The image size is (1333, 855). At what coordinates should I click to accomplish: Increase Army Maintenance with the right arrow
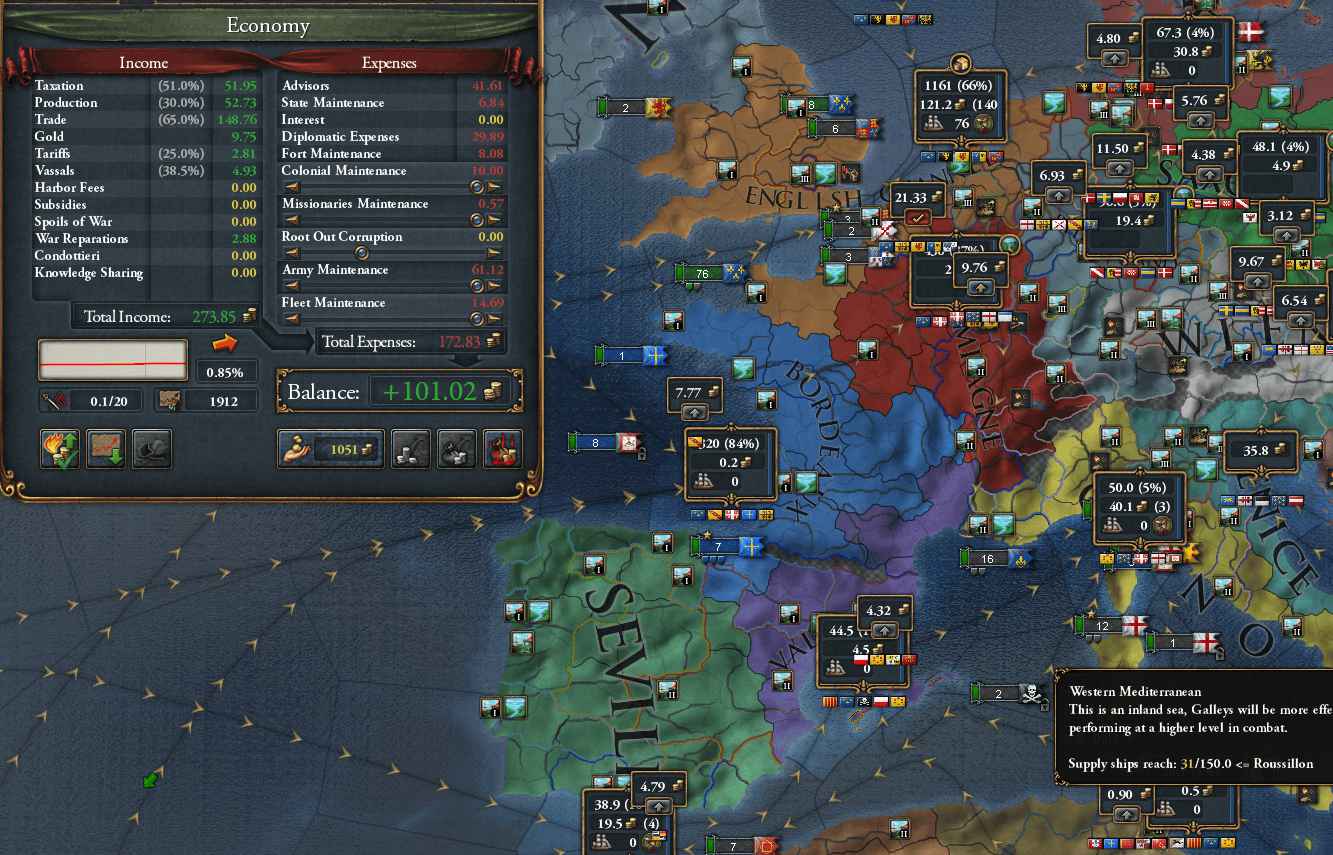click(495, 286)
